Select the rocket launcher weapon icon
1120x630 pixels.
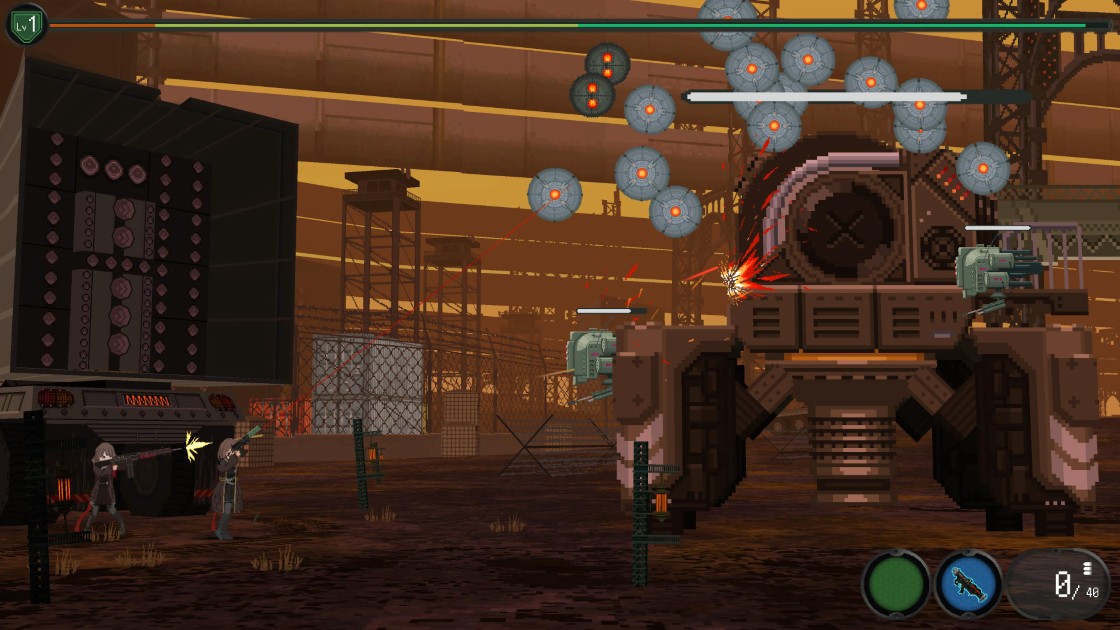968,584
